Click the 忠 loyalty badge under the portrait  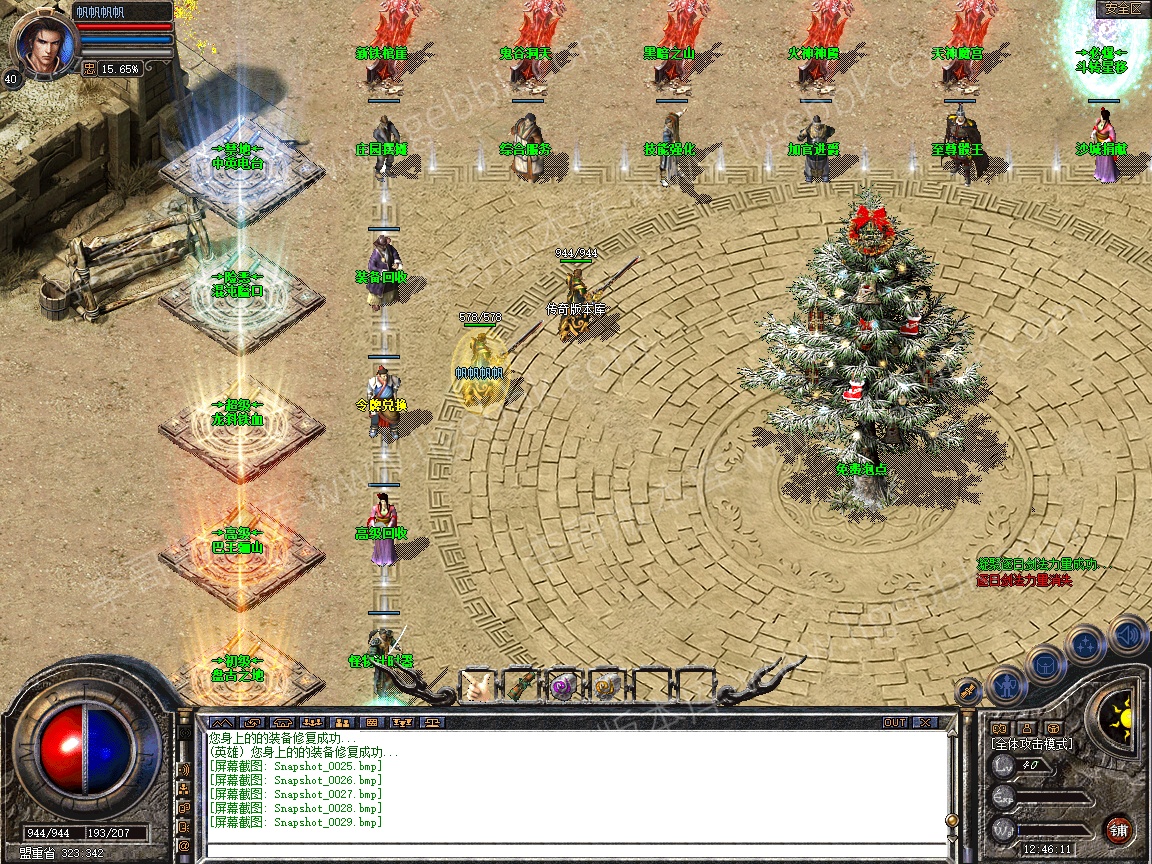(88, 69)
